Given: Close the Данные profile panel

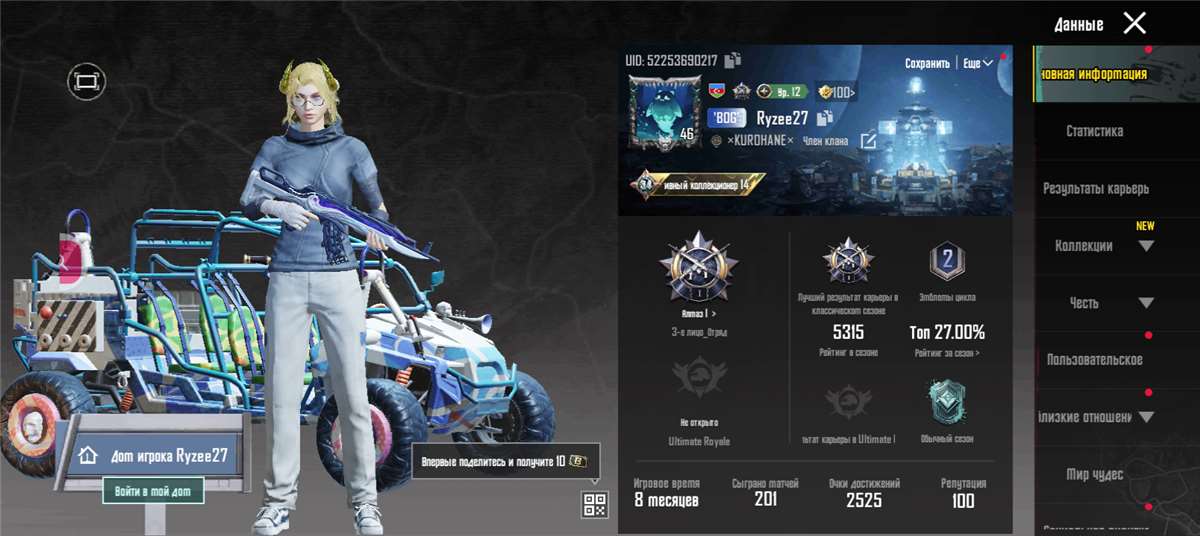Looking at the screenshot, I should [x=1134, y=23].
